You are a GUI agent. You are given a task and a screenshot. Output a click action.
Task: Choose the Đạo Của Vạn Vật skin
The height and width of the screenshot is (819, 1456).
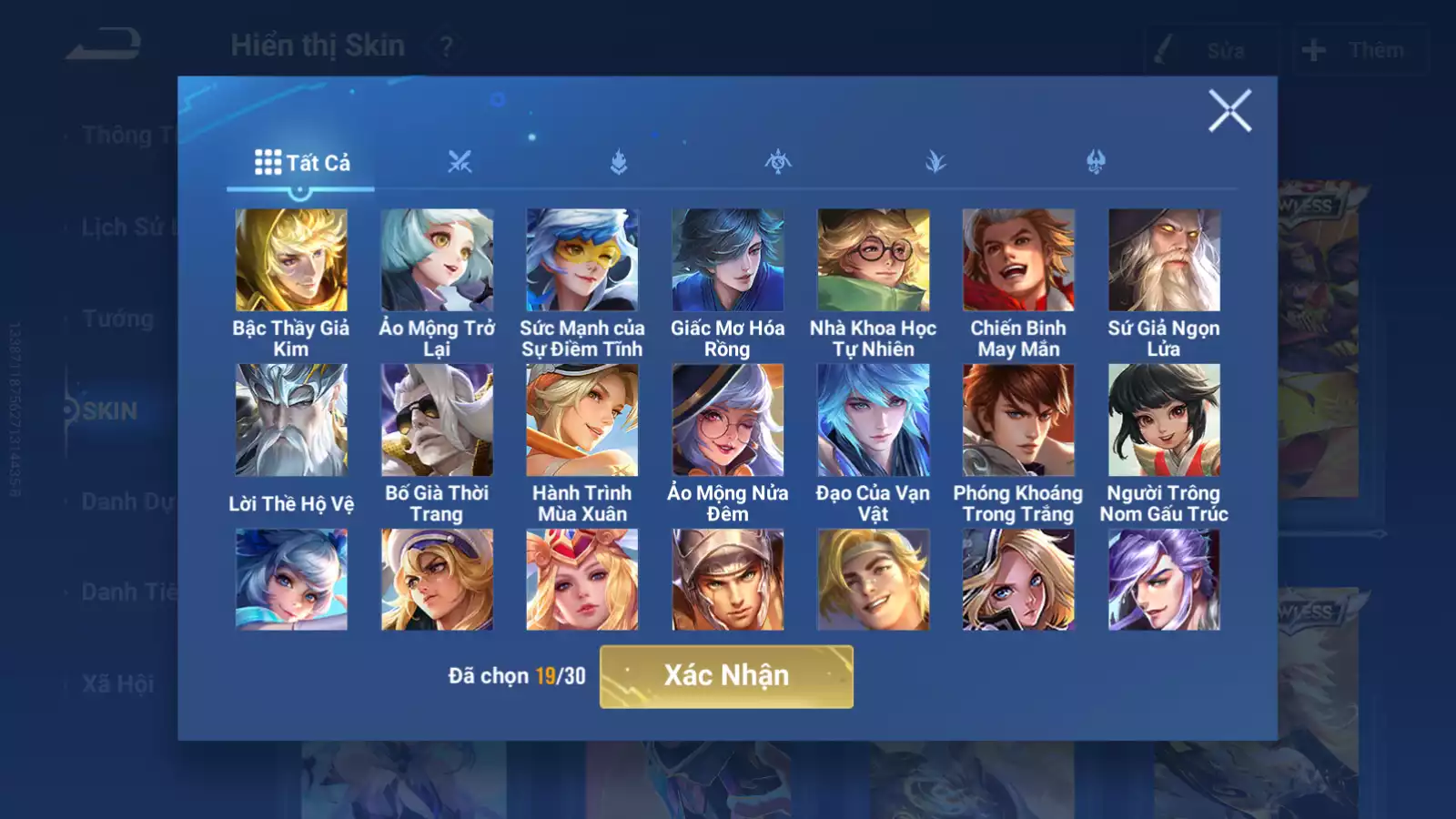874,420
